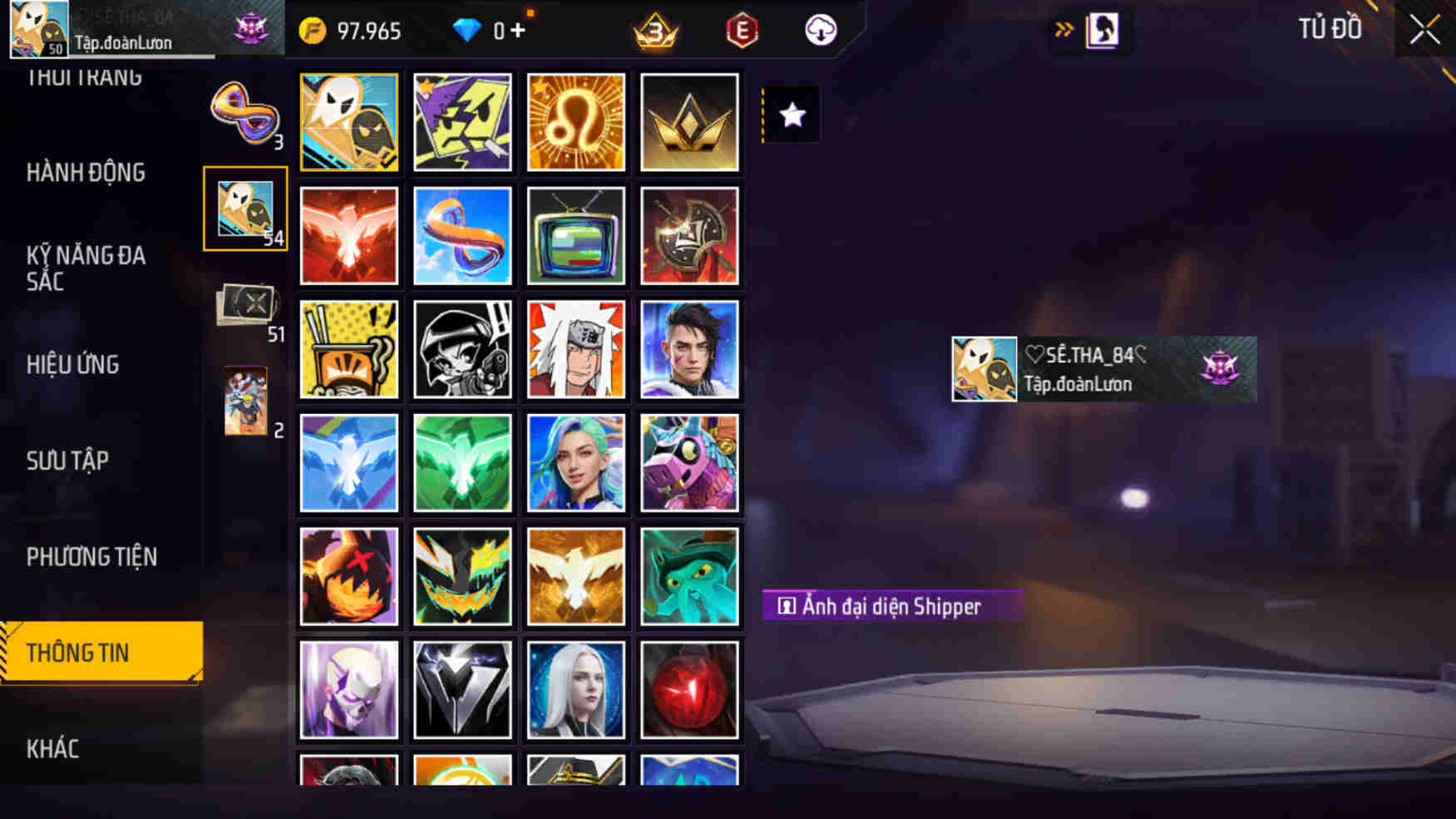The width and height of the screenshot is (1456, 819).
Task: Select the avatar category icon showing 54 items
Action: click(x=245, y=208)
